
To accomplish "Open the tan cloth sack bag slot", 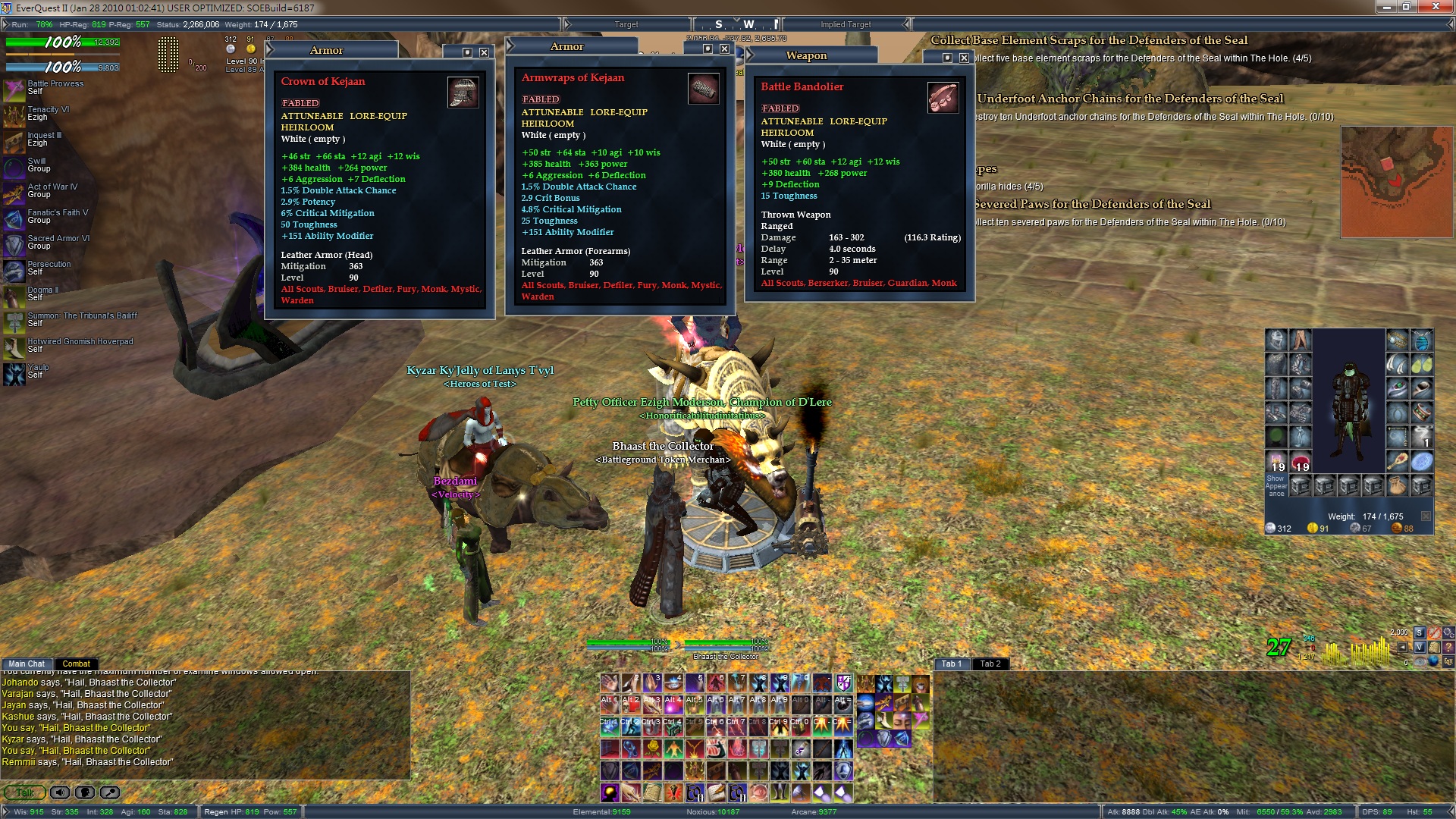I will tap(1398, 485).
